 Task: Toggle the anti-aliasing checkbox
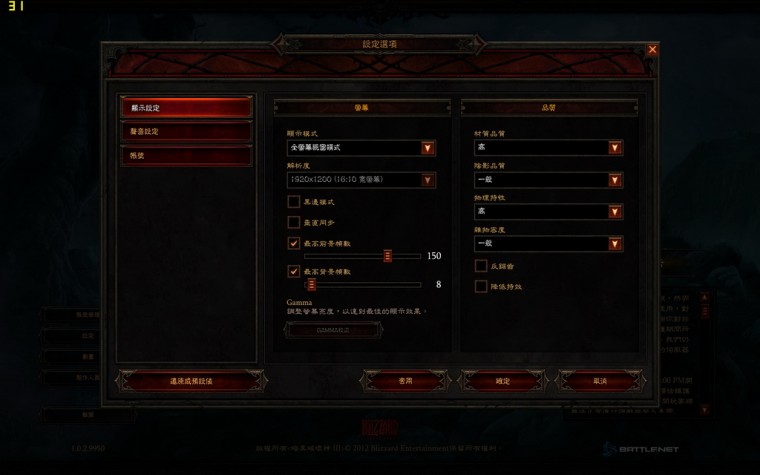[x=481, y=266]
